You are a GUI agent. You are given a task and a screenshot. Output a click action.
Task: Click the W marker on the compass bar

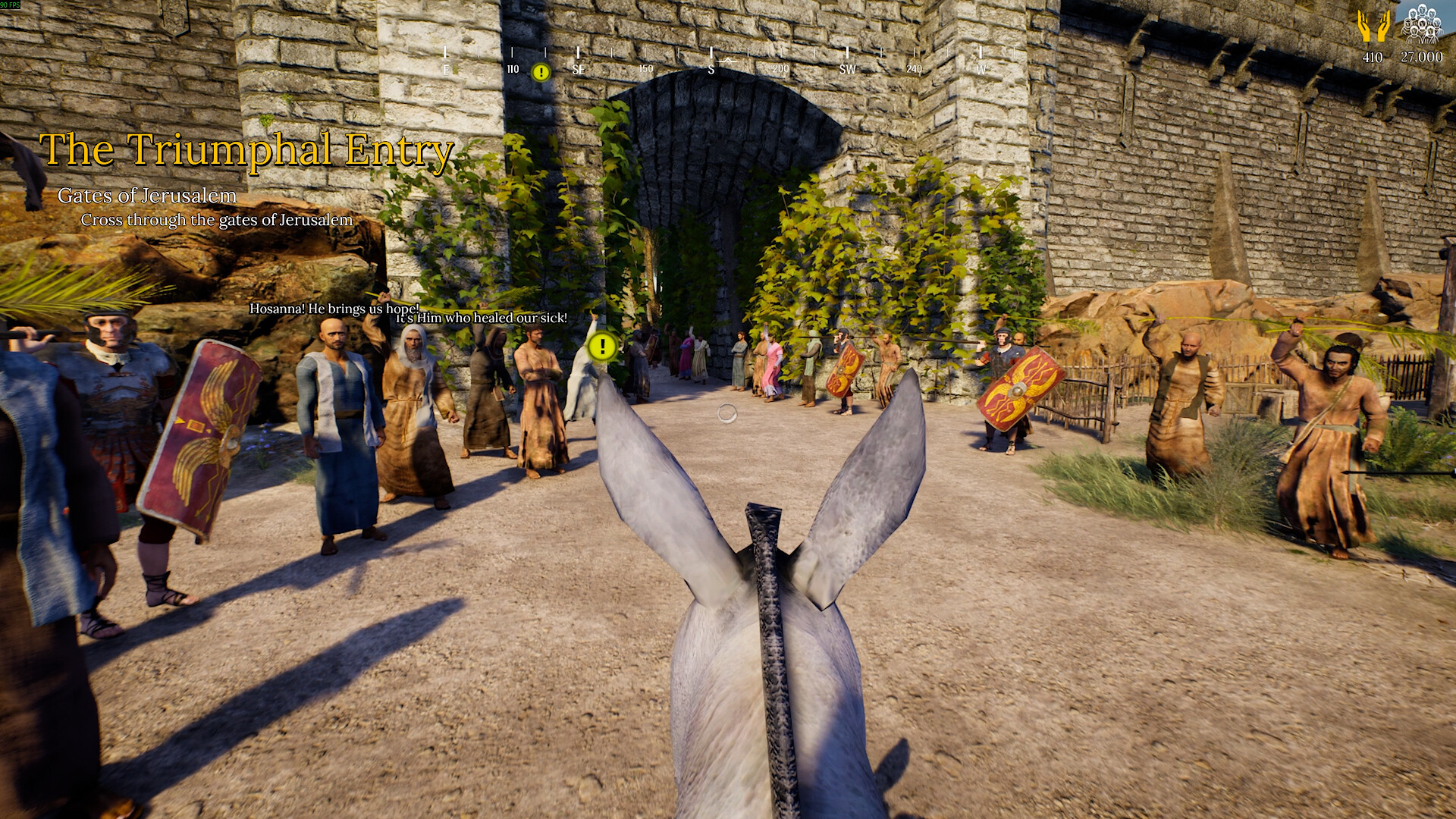[982, 67]
